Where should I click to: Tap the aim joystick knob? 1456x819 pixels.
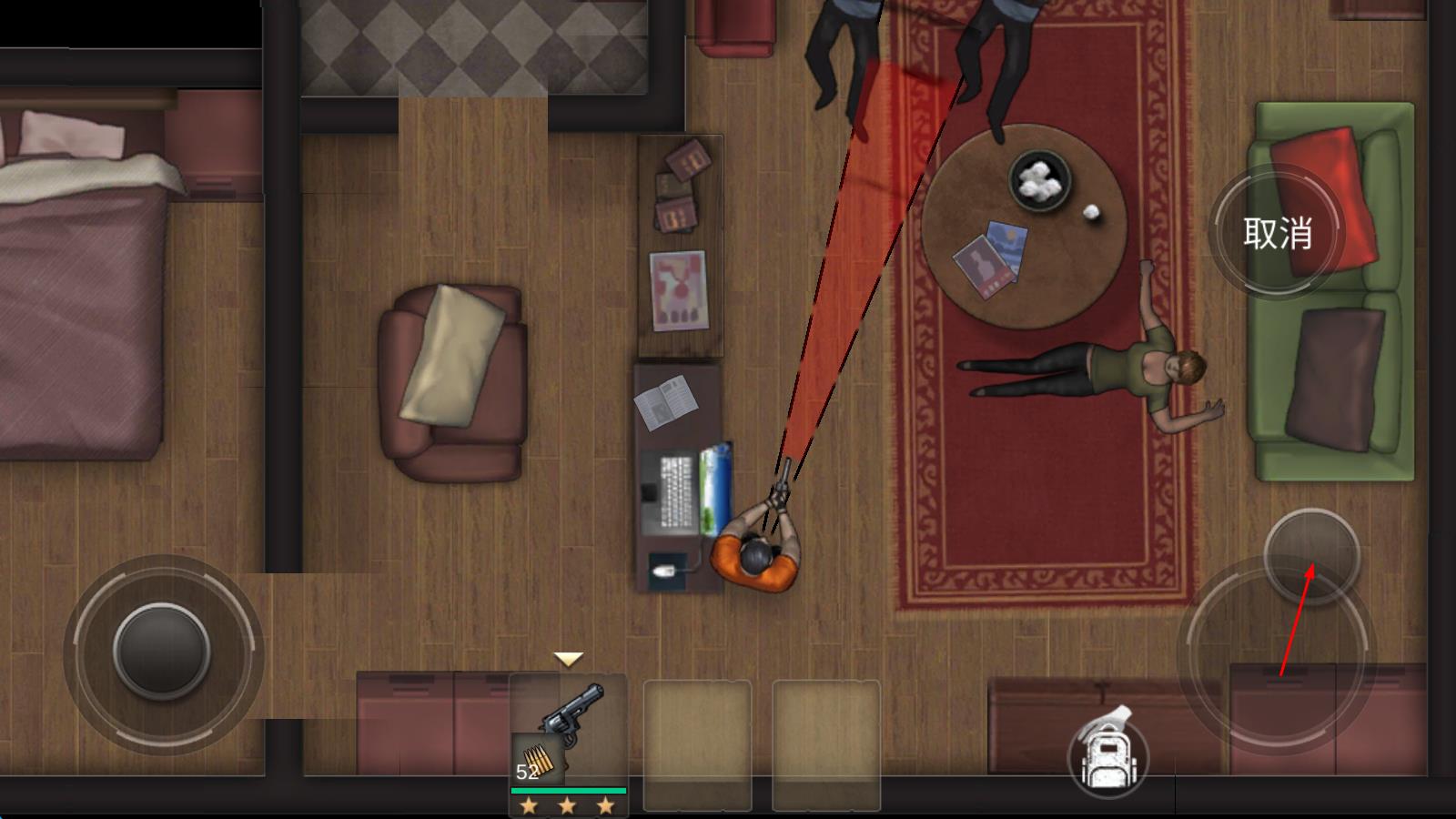click(x=1311, y=555)
